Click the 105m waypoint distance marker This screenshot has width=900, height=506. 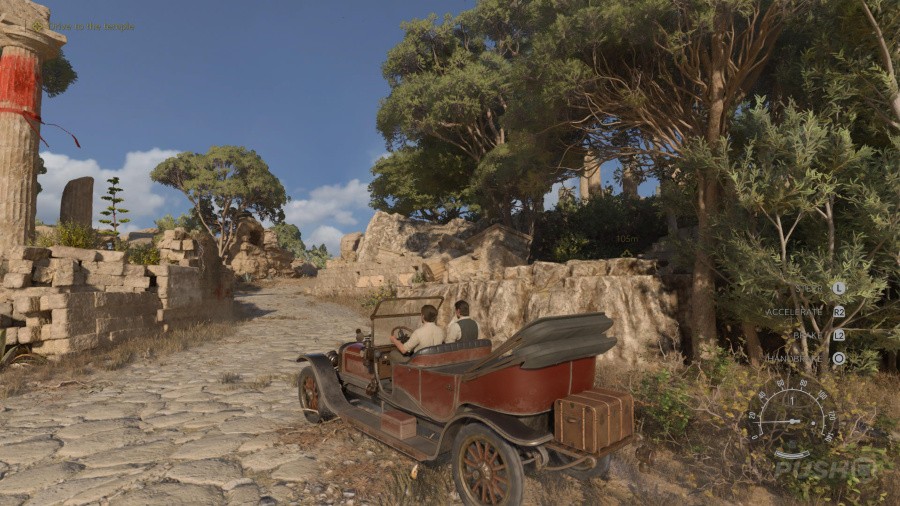tap(627, 239)
